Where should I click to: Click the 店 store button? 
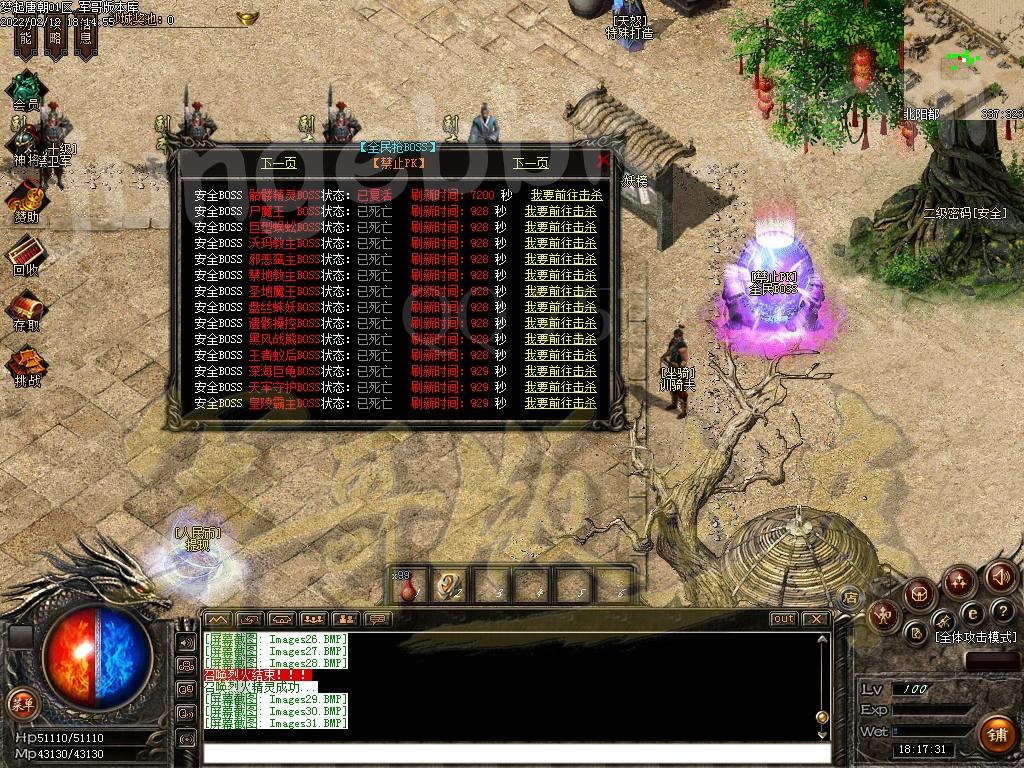click(x=850, y=597)
